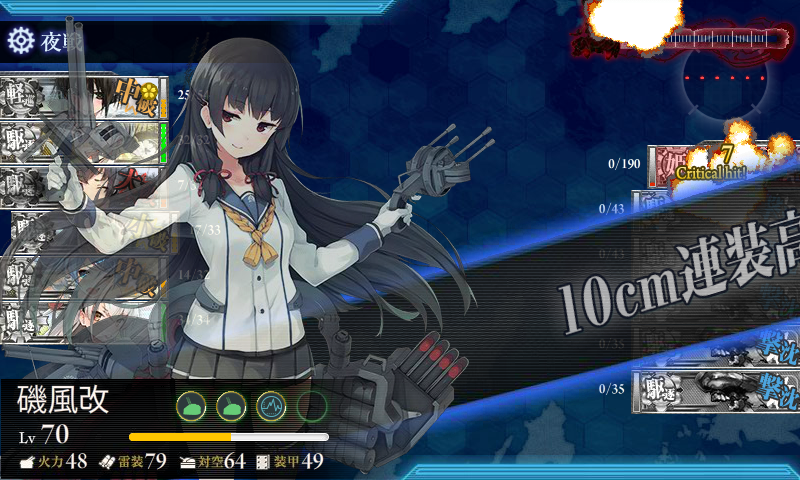Click the blue radar equipment icon

pyautogui.click(x=272, y=405)
